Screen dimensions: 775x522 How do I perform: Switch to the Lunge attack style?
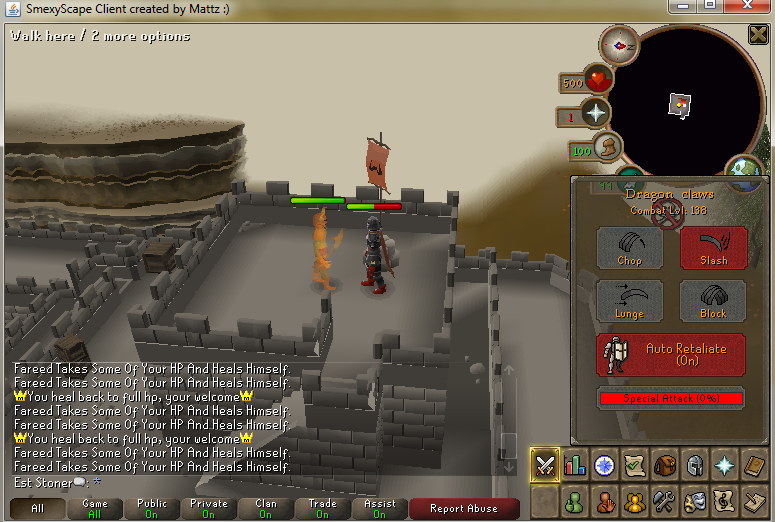(630, 301)
